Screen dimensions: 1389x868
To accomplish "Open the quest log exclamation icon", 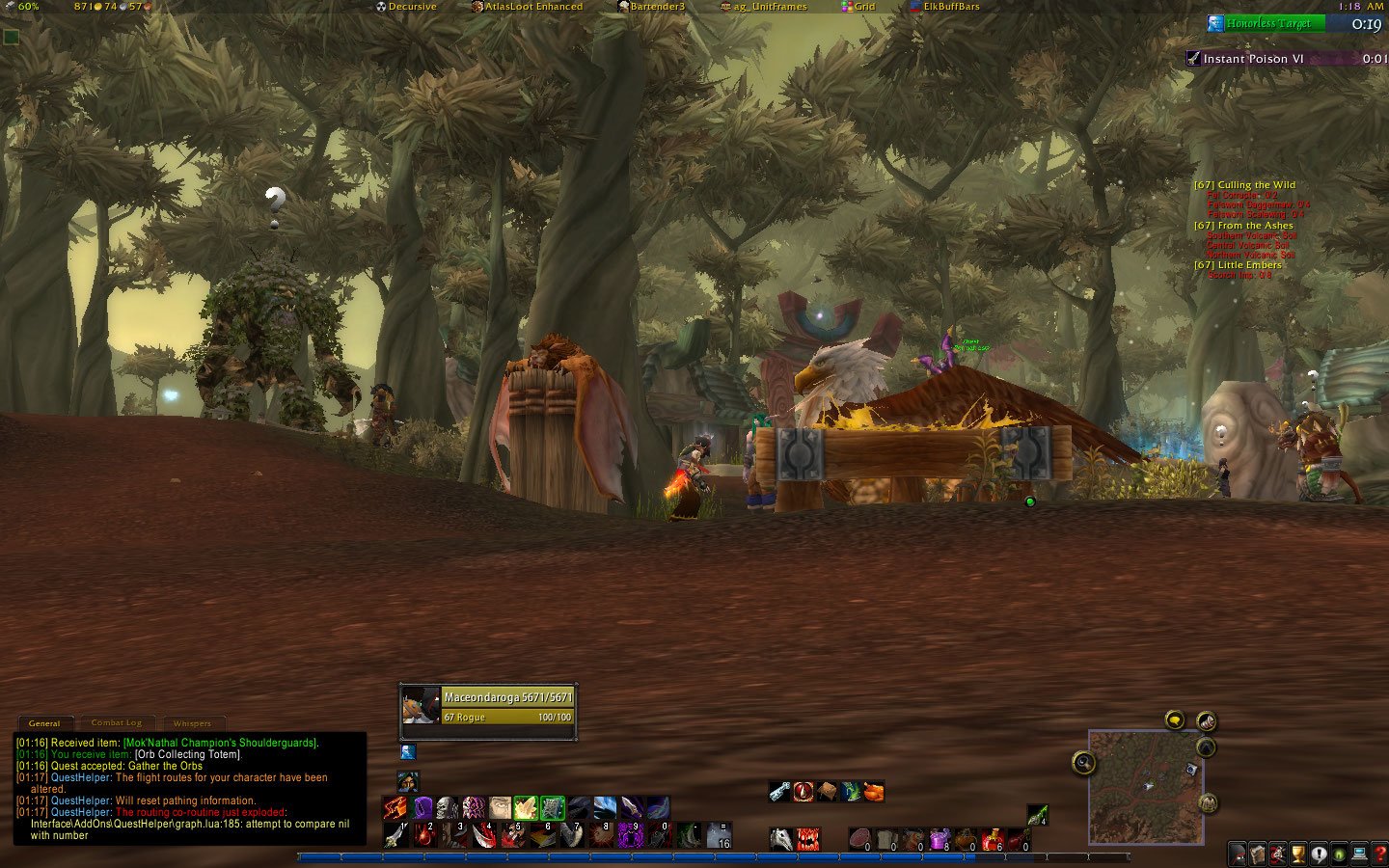I will tap(1319, 854).
